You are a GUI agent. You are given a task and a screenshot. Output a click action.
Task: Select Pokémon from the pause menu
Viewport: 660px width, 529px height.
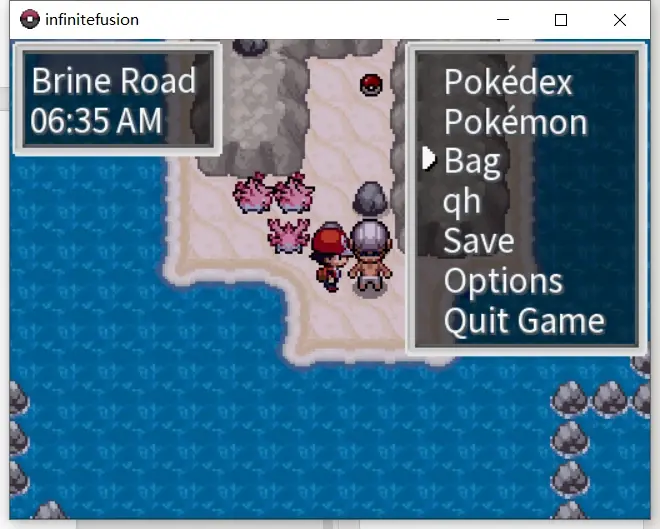(x=515, y=122)
